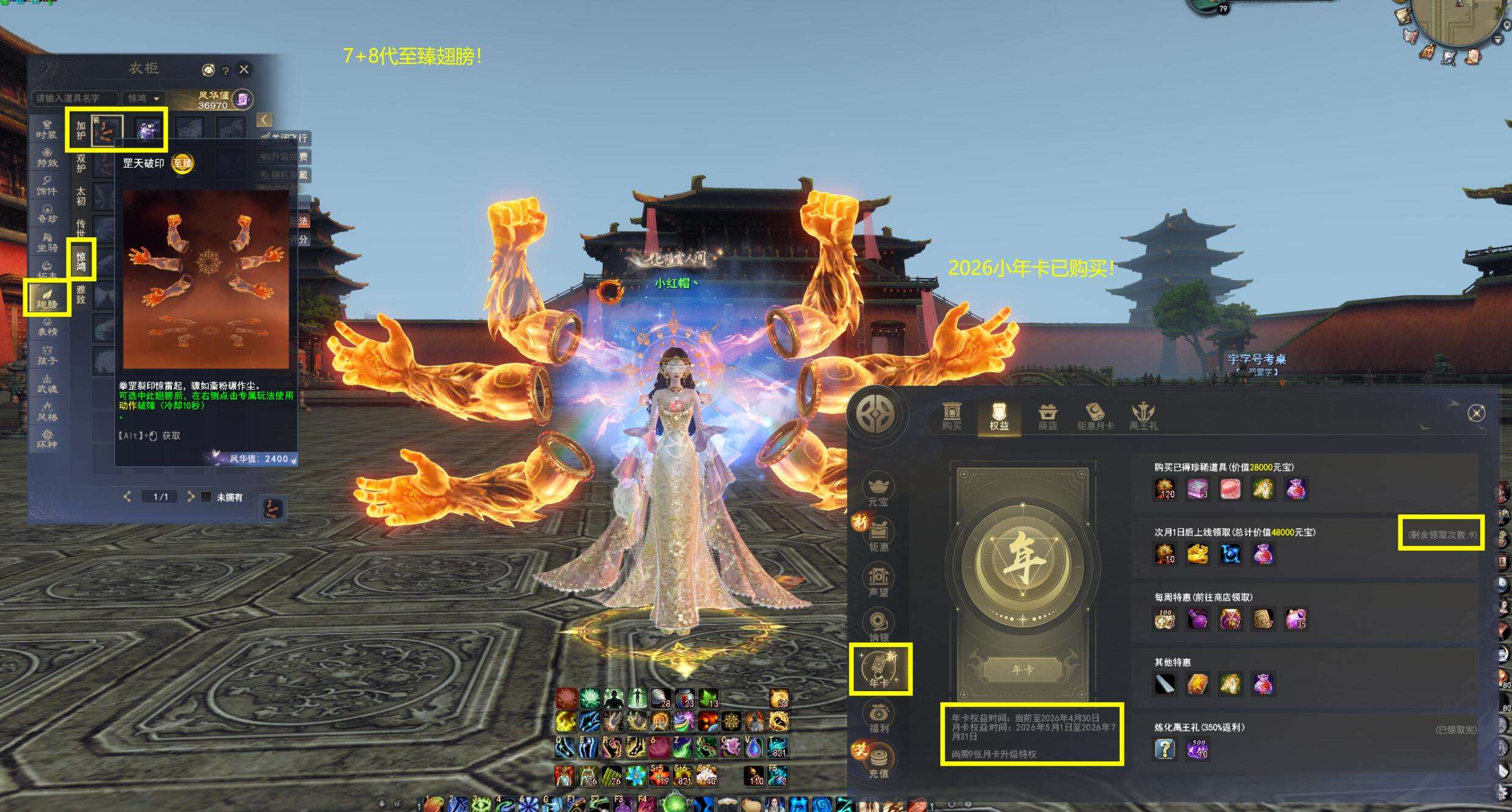1512x812 pixels.
Task: Open the 坐骑 mounts category
Action: click(47, 242)
